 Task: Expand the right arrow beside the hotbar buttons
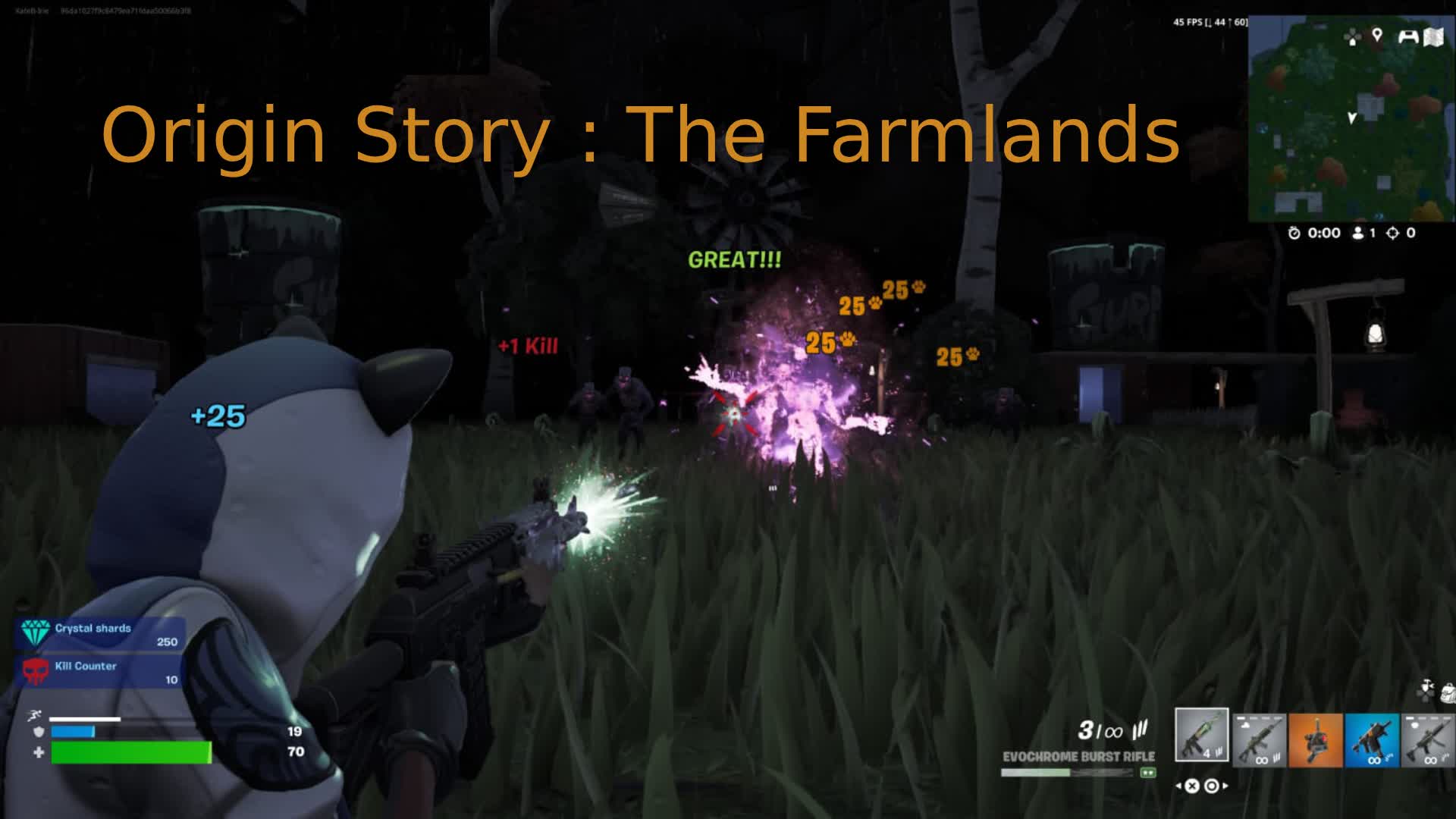[x=1225, y=786]
